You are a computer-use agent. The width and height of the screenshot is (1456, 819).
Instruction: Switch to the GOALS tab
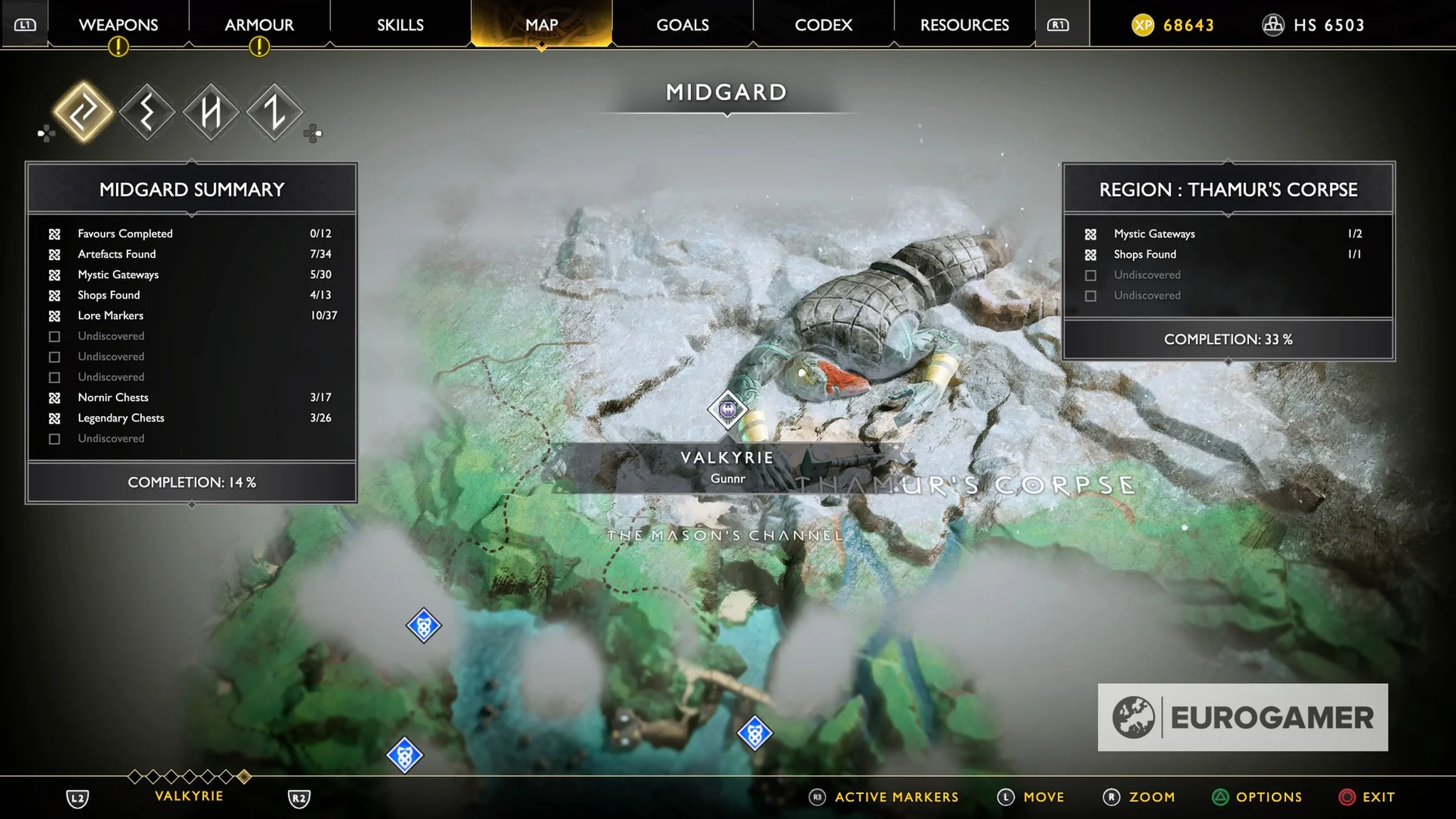[x=682, y=25]
